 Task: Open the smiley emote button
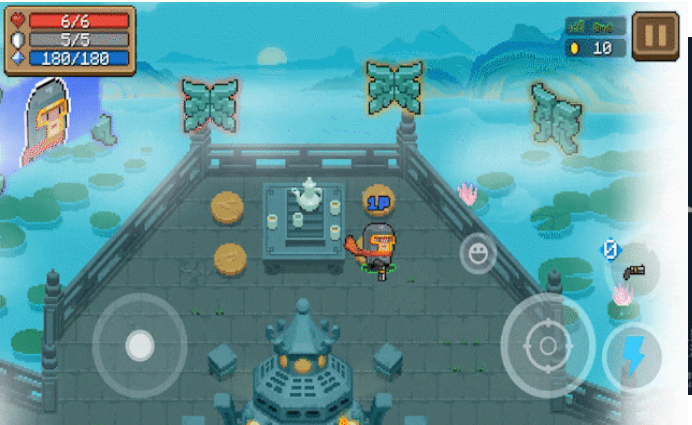[x=478, y=253]
